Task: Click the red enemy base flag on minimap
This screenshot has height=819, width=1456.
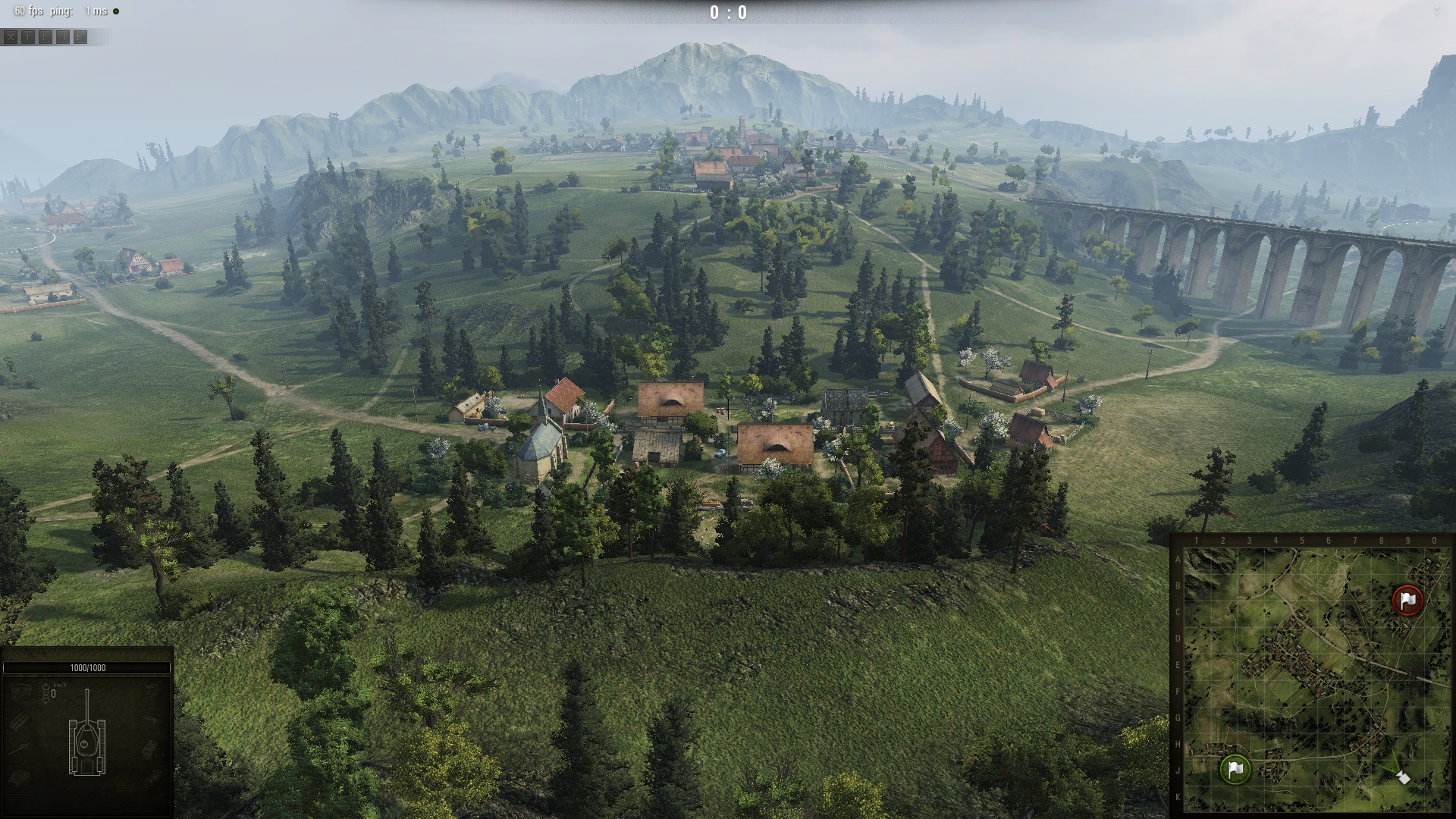Action: (x=1408, y=600)
